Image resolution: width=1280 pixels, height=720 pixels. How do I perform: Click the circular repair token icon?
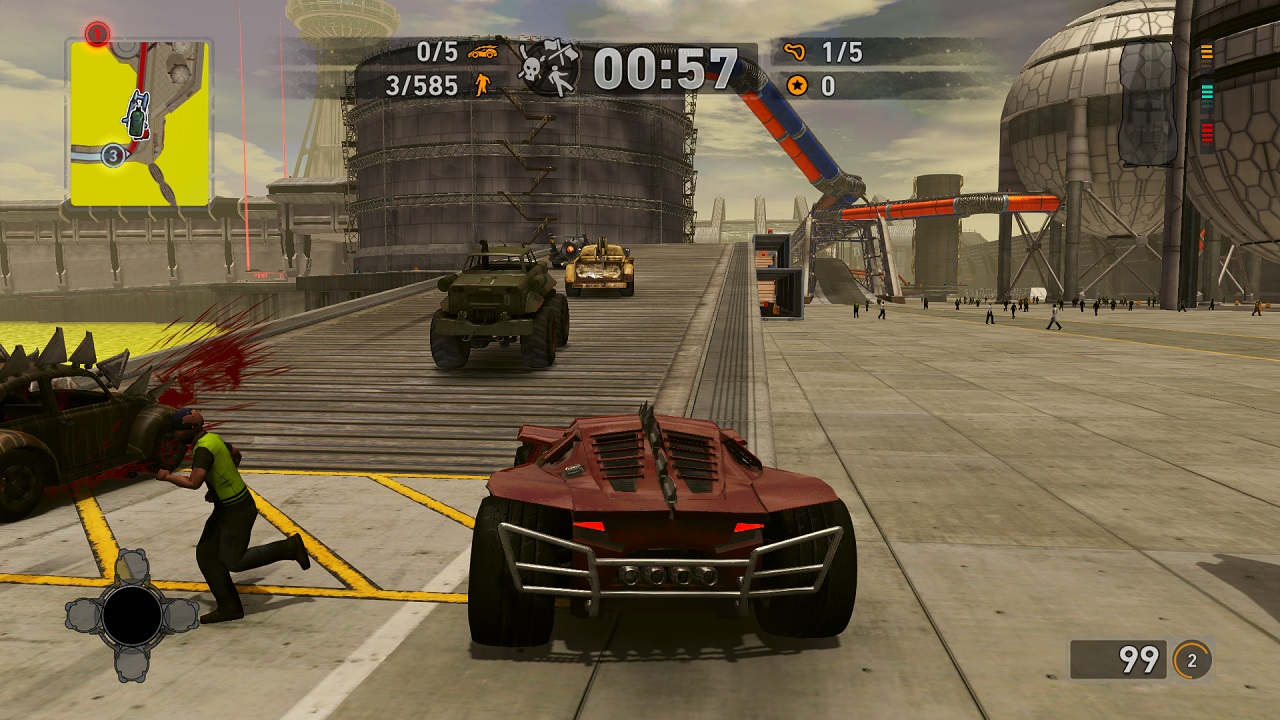1191,660
